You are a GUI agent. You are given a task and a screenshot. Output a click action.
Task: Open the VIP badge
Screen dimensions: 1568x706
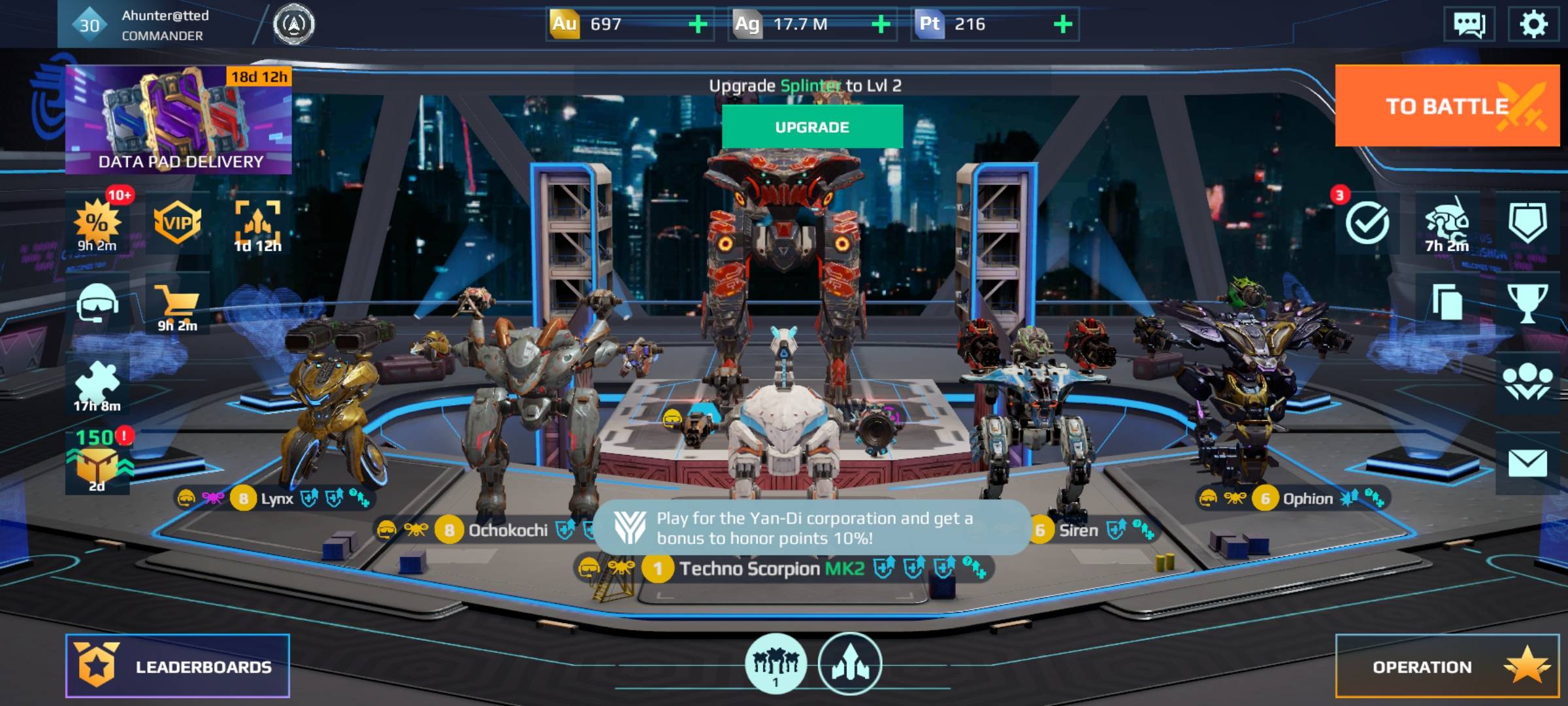(x=177, y=224)
